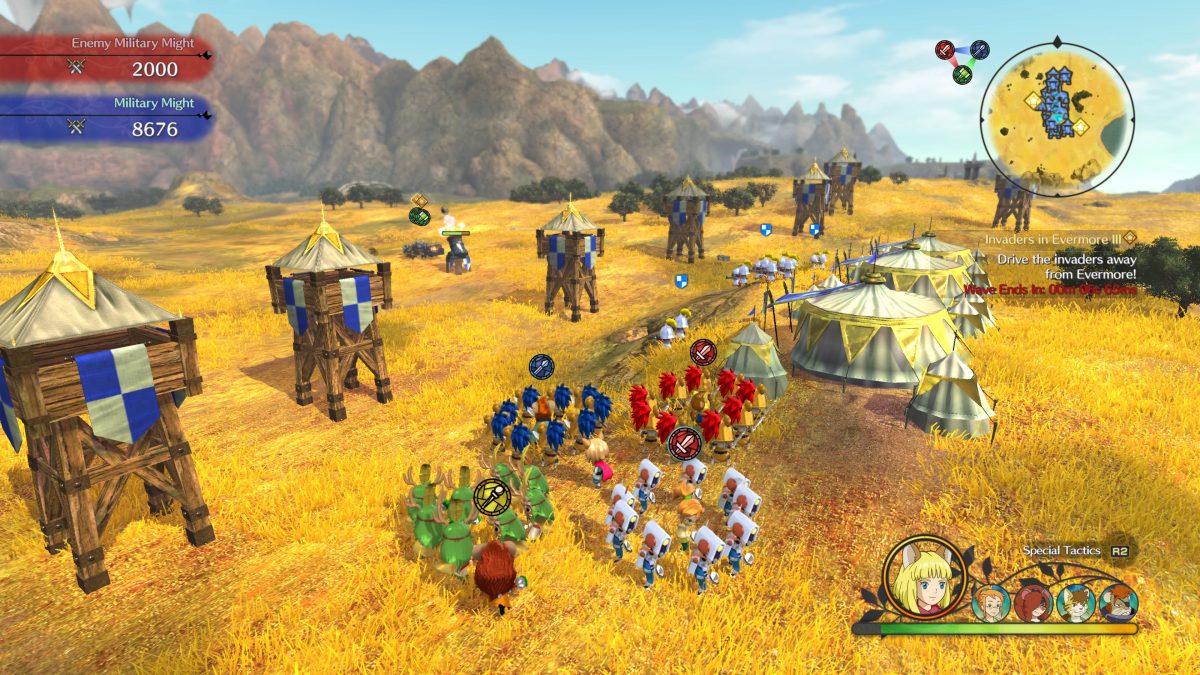Click the red sword marker above white-shield squad
The height and width of the screenshot is (675, 1200).
tap(685, 441)
